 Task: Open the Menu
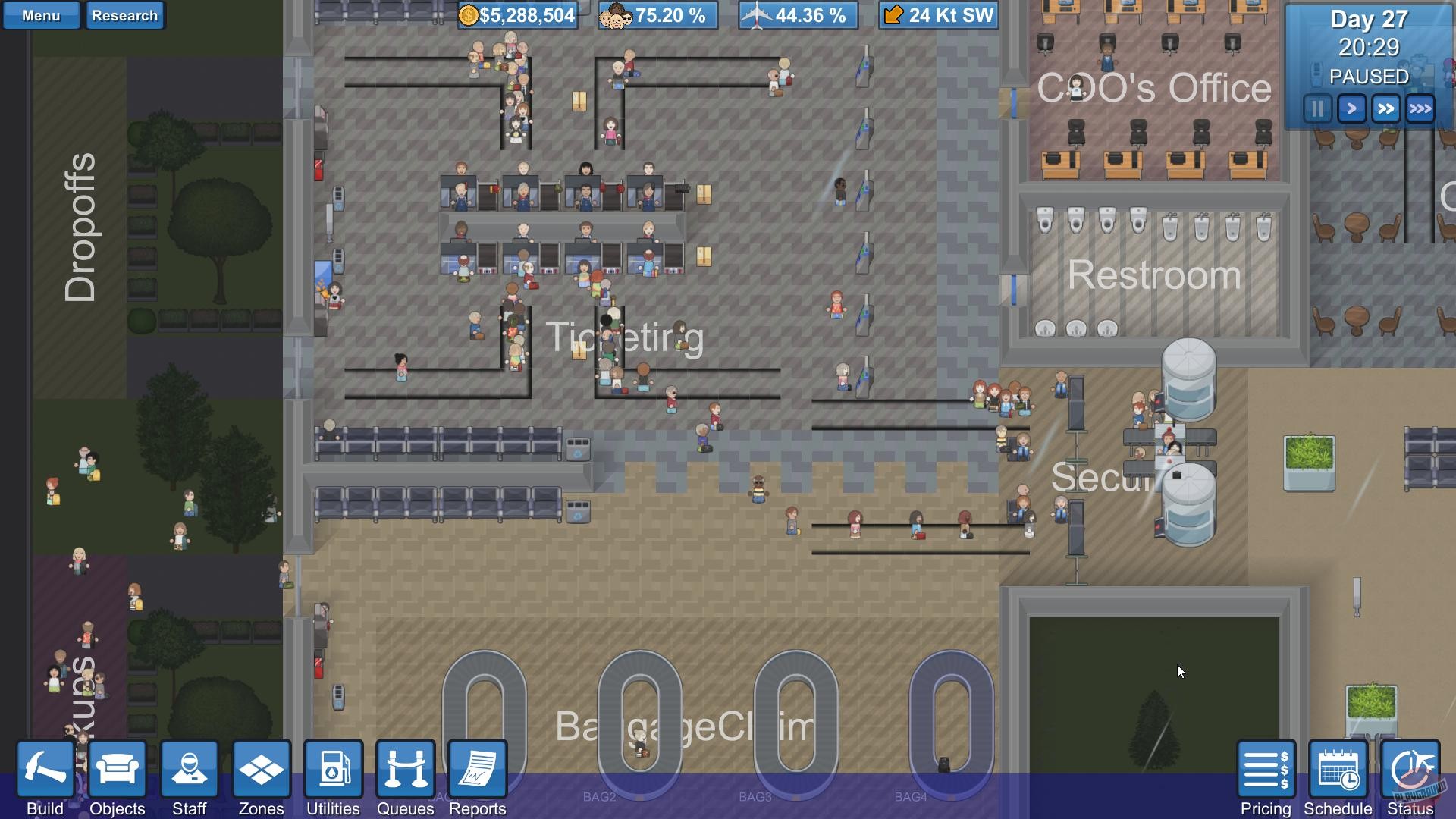[x=41, y=14]
